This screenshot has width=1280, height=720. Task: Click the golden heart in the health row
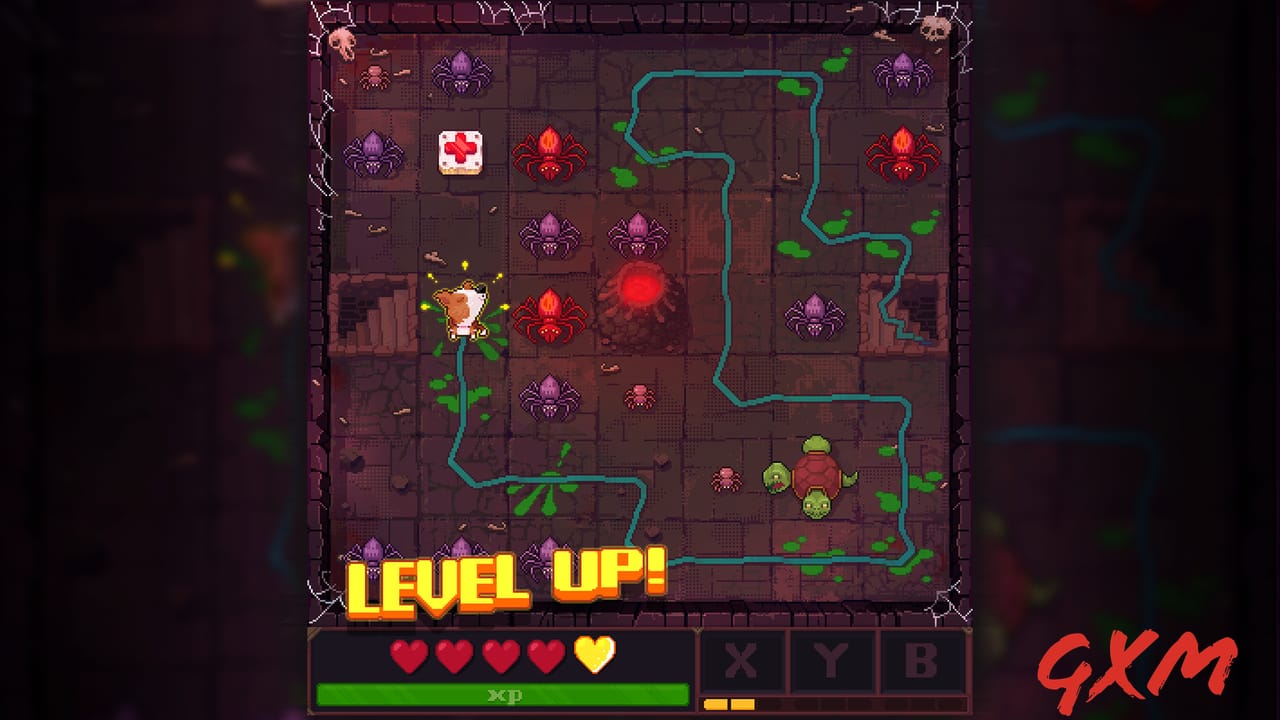point(594,655)
